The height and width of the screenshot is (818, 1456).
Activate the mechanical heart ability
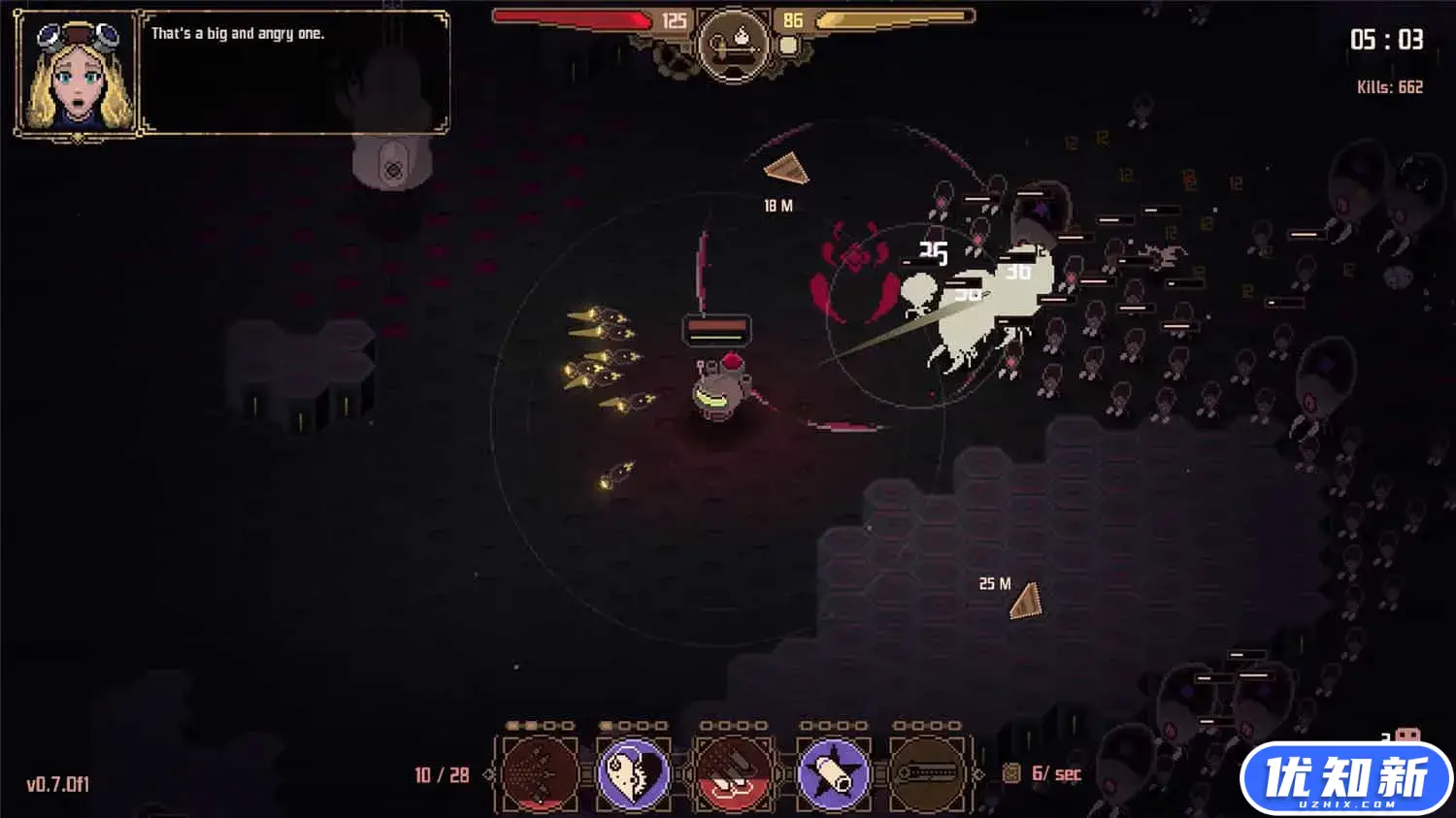click(x=633, y=773)
